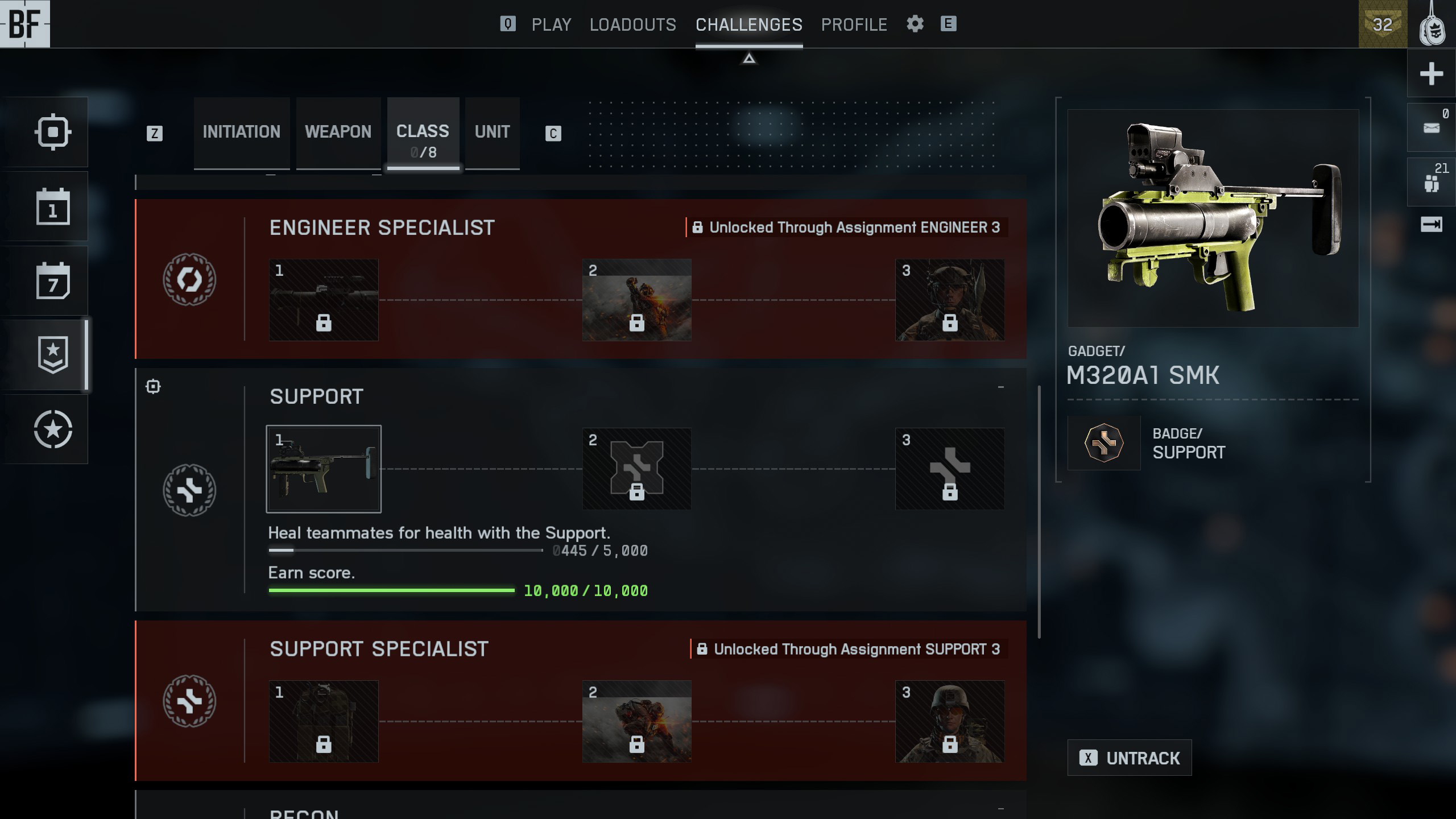The image size is (1456, 819).
Task: Switch to the INITIATION tab
Action: click(241, 132)
